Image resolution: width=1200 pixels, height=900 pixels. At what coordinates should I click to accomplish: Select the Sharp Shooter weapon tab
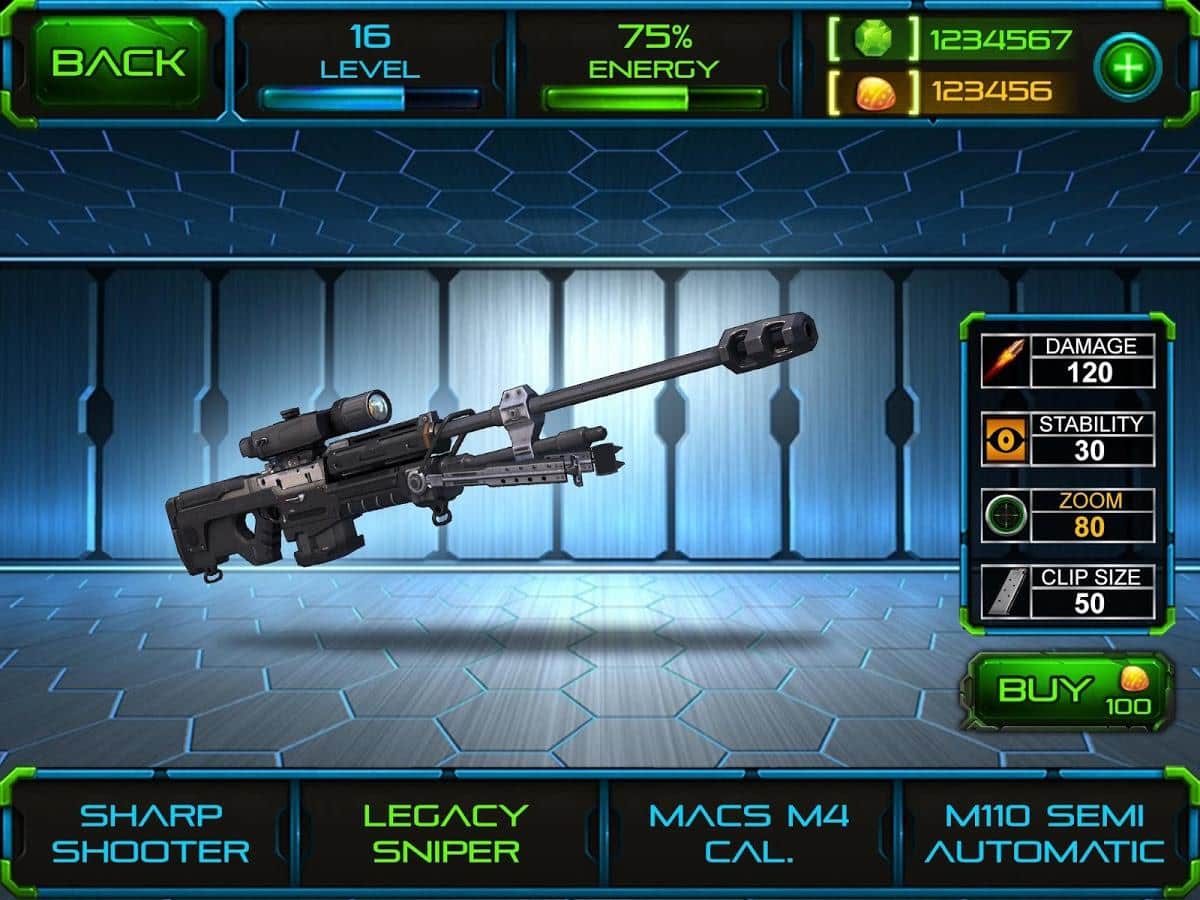coord(150,833)
